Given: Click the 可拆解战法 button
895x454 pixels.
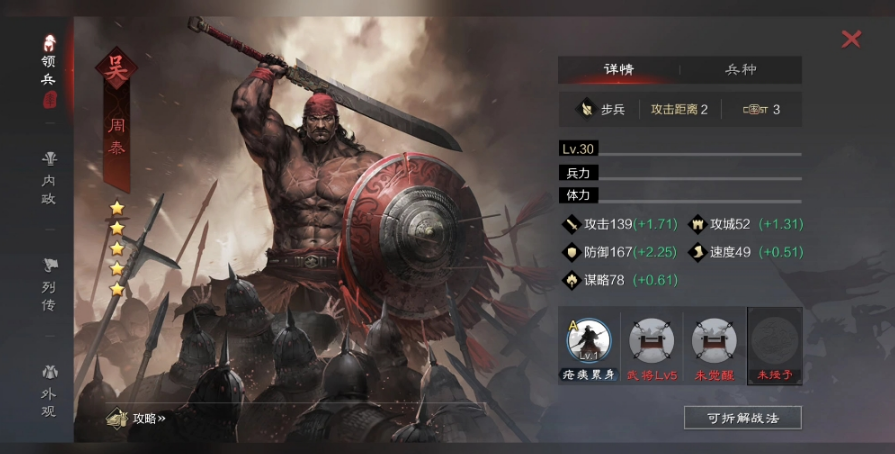Looking at the screenshot, I should pyautogui.click(x=742, y=418).
